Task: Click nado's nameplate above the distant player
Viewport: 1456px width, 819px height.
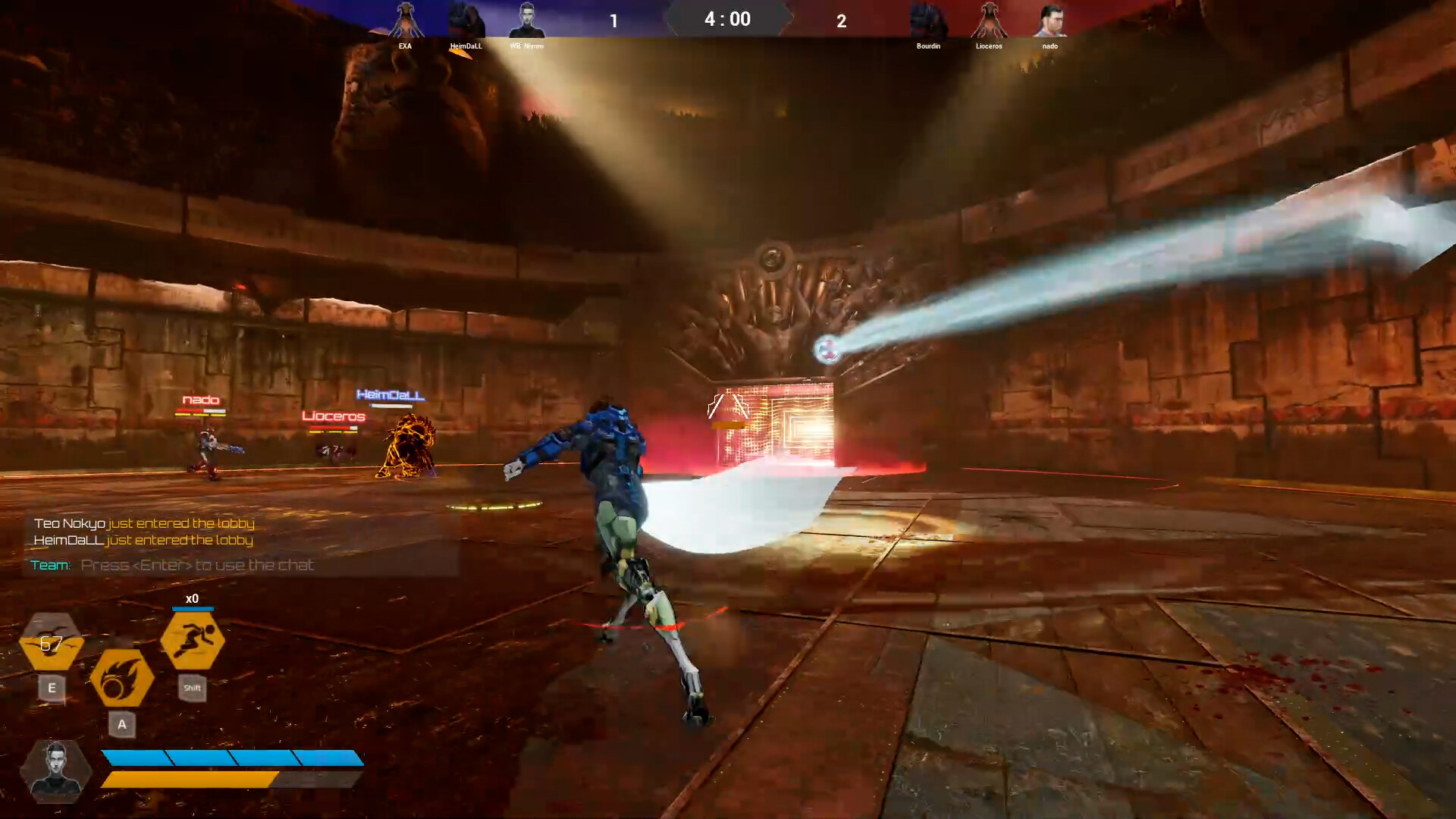Action: (x=199, y=398)
